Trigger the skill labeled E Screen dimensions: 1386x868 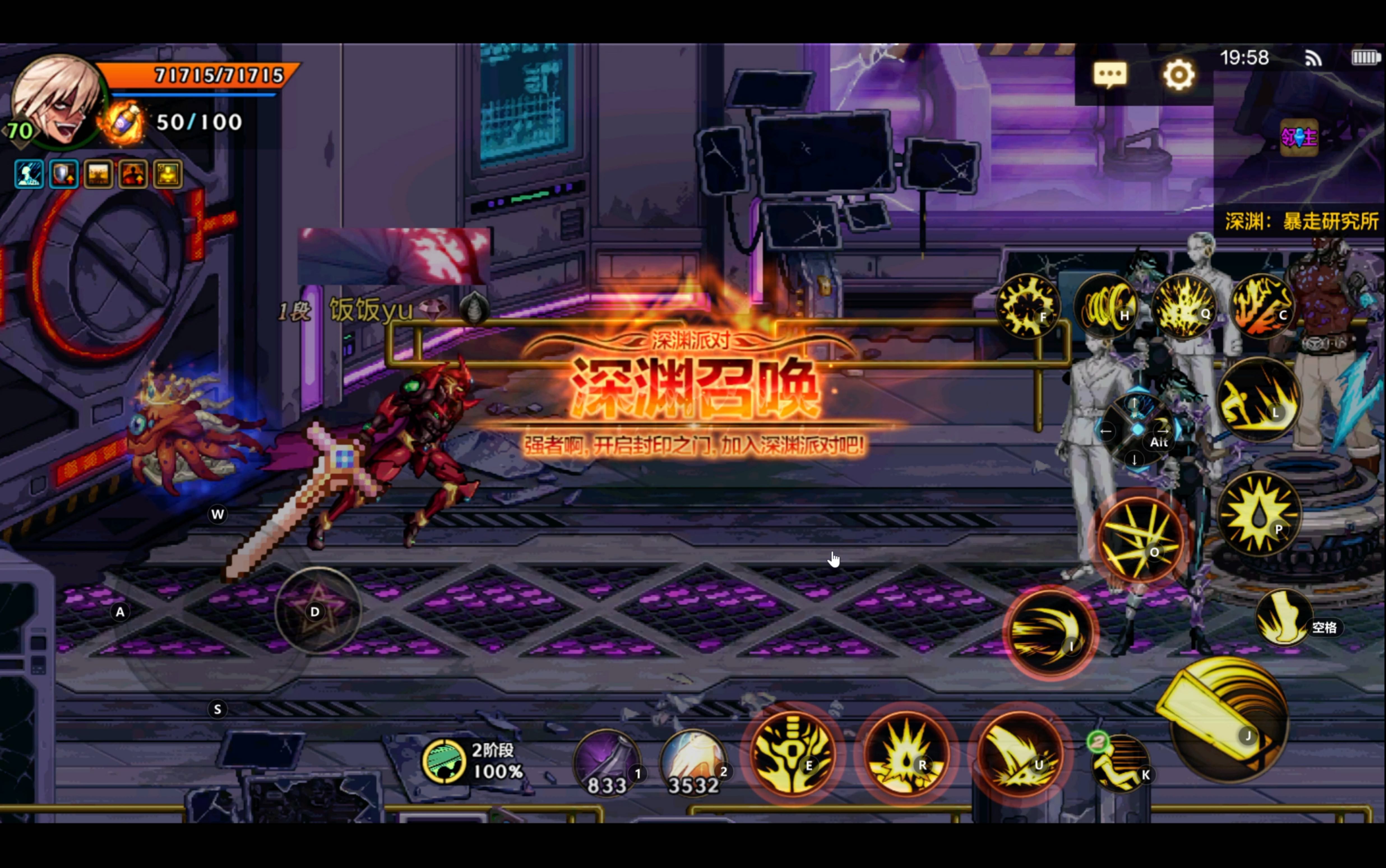[x=793, y=753]
